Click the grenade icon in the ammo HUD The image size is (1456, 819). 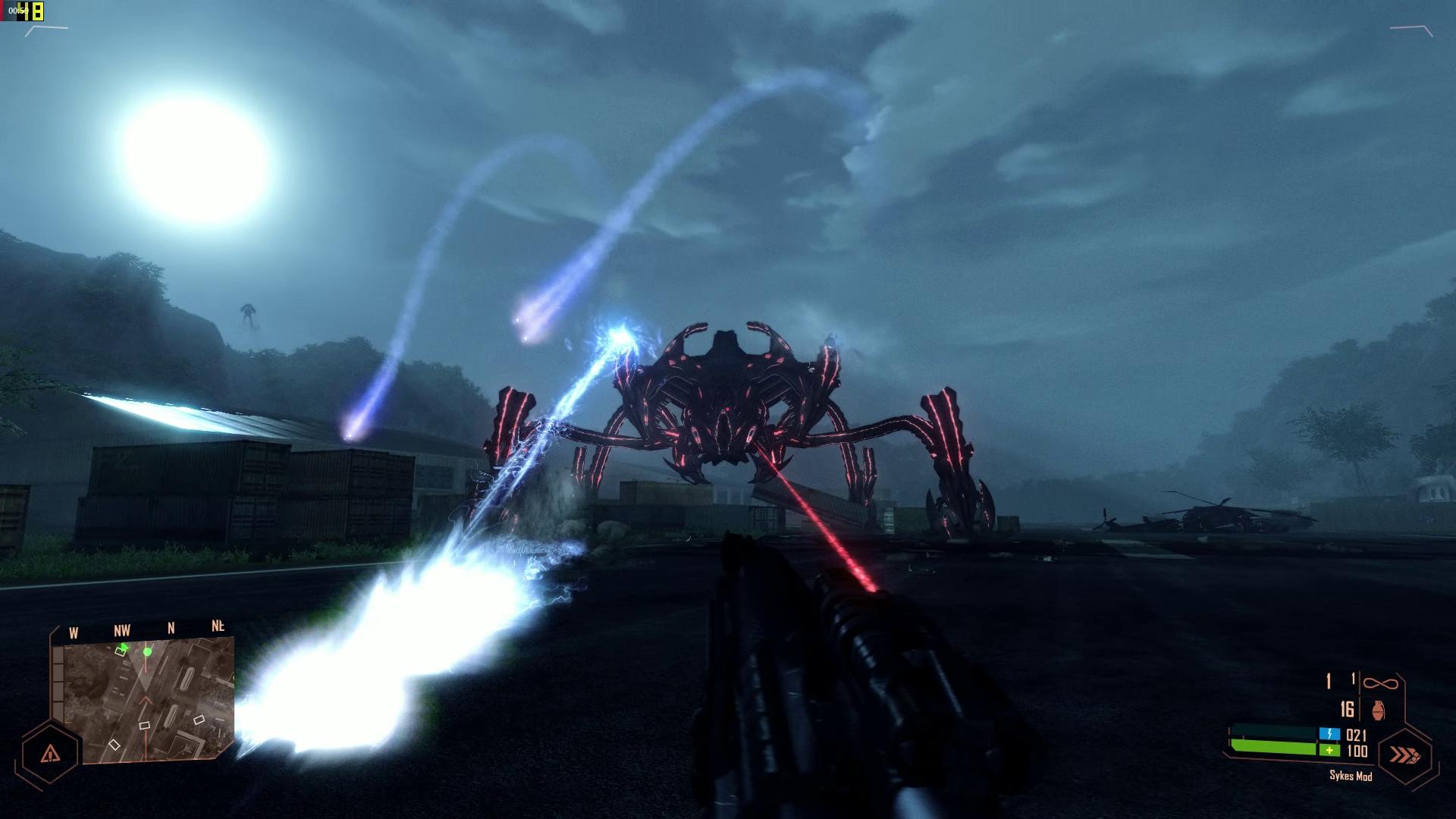(1380, 710)
